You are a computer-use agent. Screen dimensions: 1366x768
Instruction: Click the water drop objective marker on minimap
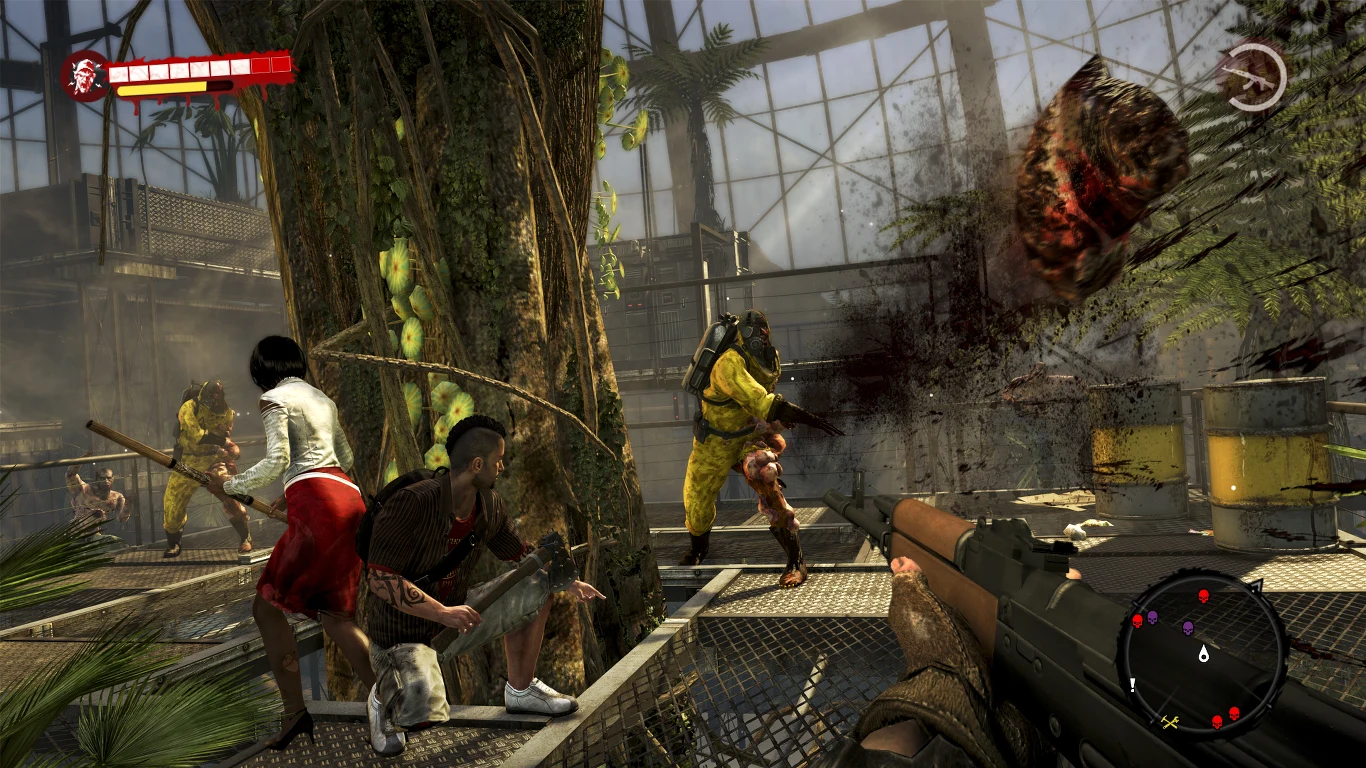1203,654
